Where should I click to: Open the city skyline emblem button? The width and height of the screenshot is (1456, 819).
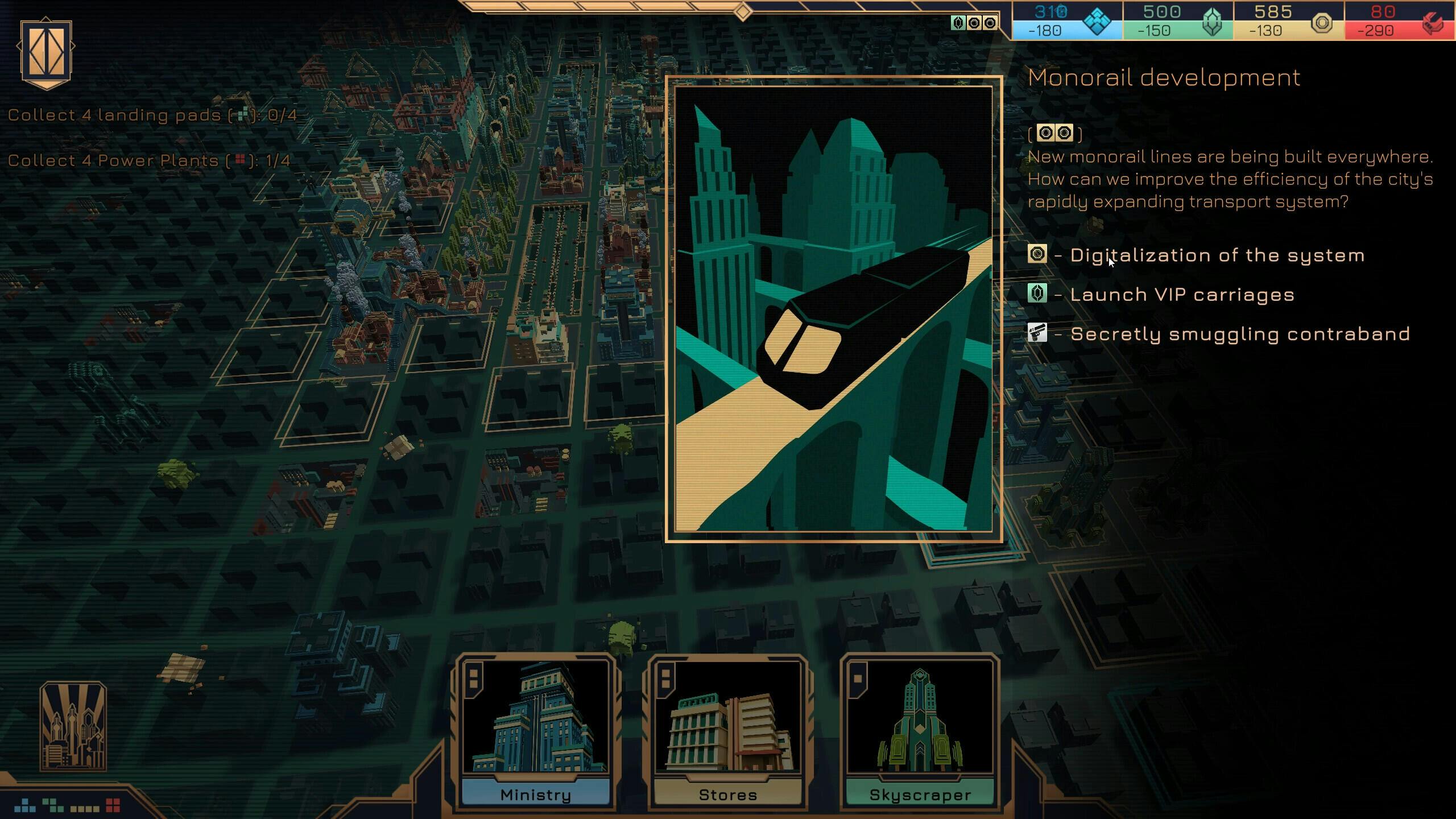(x=73, y=726)
